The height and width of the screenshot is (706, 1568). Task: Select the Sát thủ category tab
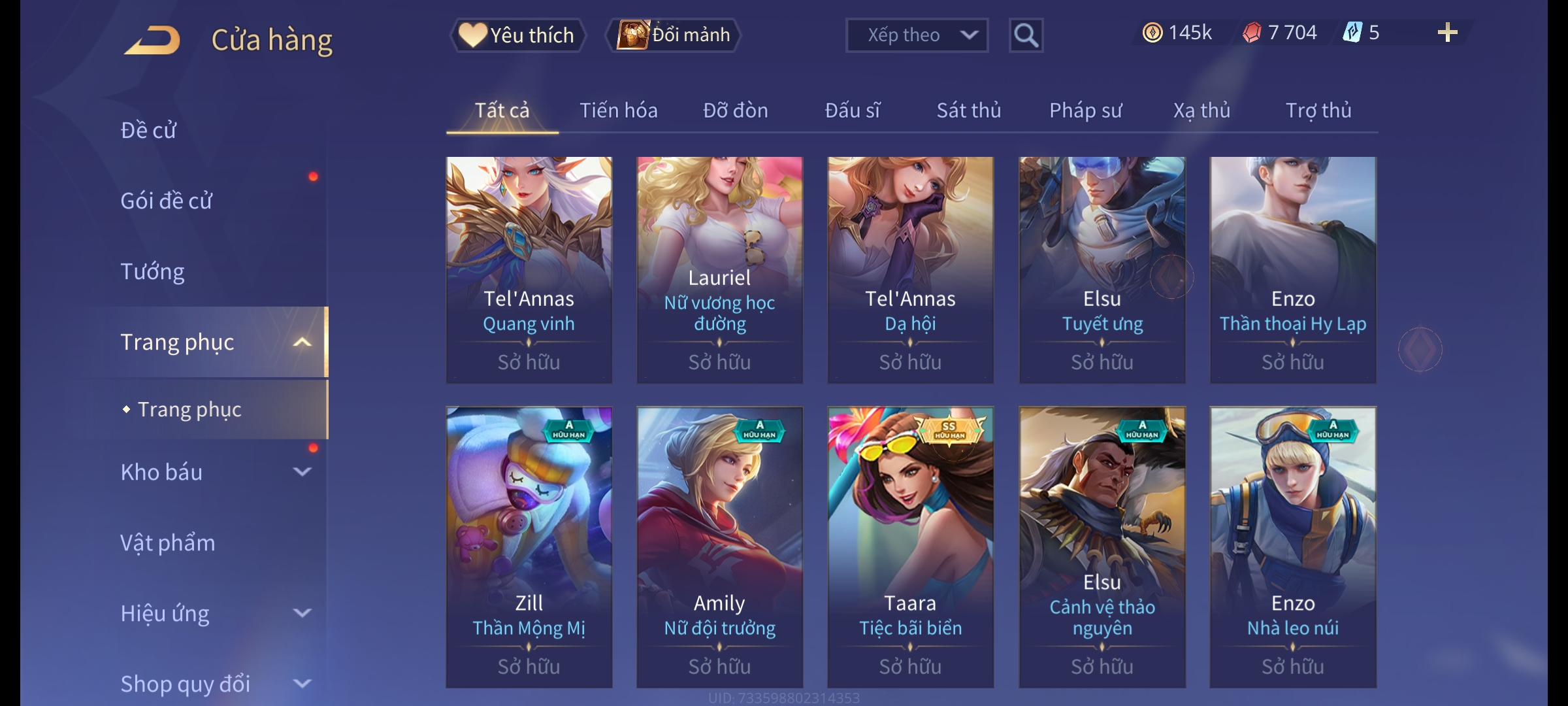click(968, 110)
